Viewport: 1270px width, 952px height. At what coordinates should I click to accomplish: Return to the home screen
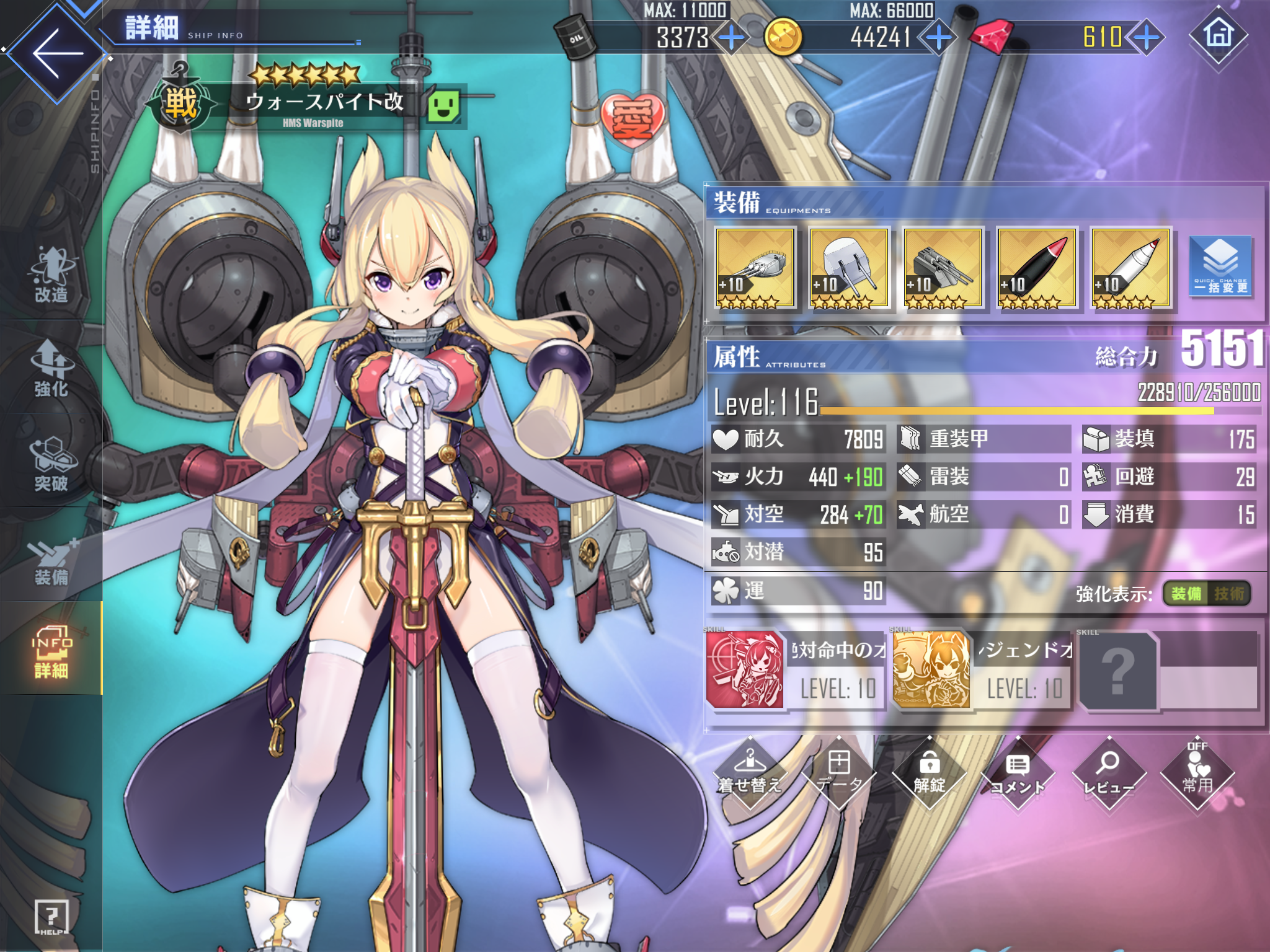pos(1218,35)
